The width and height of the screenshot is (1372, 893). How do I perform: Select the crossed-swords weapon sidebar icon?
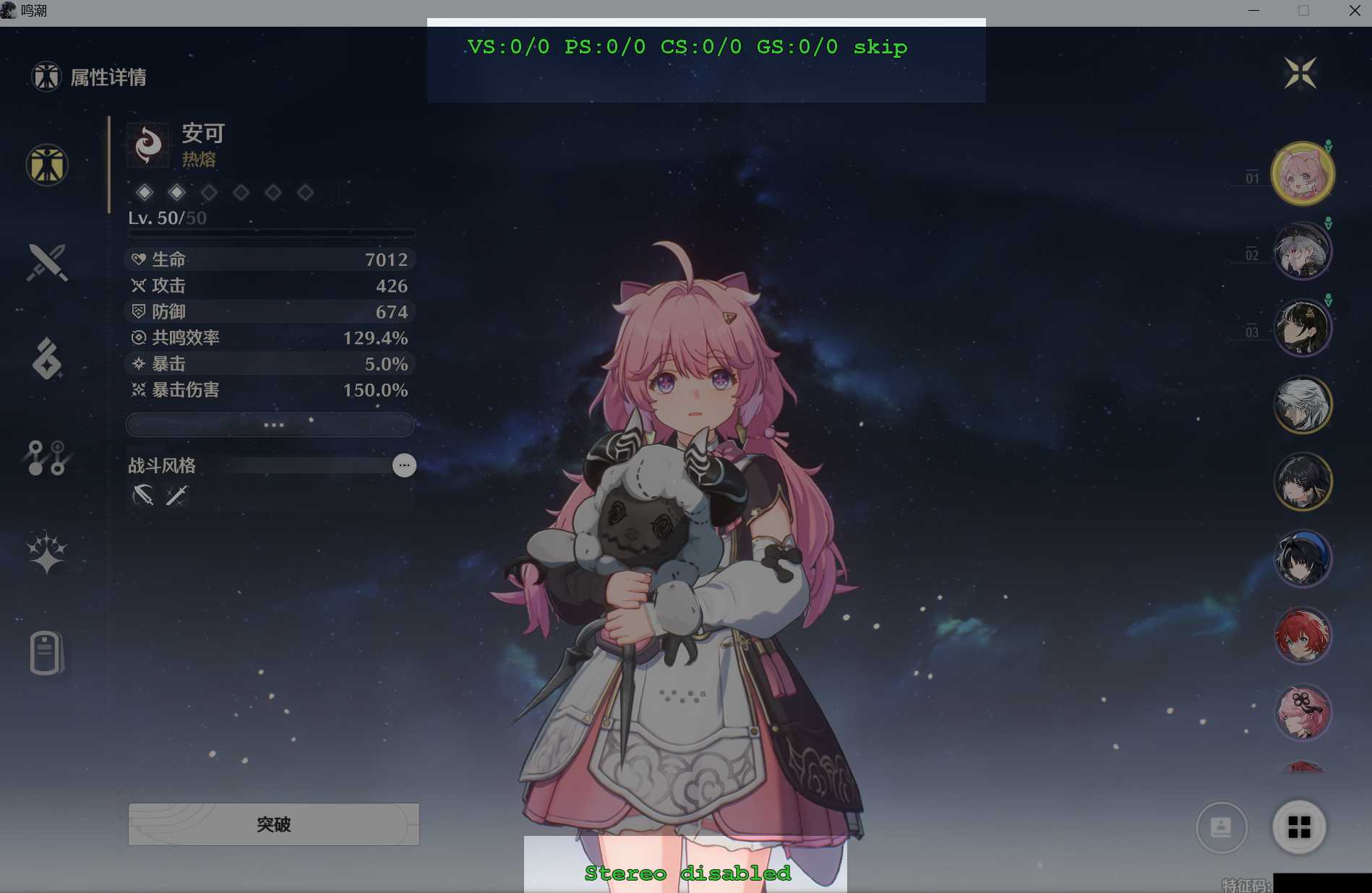[x=46, y=262]
